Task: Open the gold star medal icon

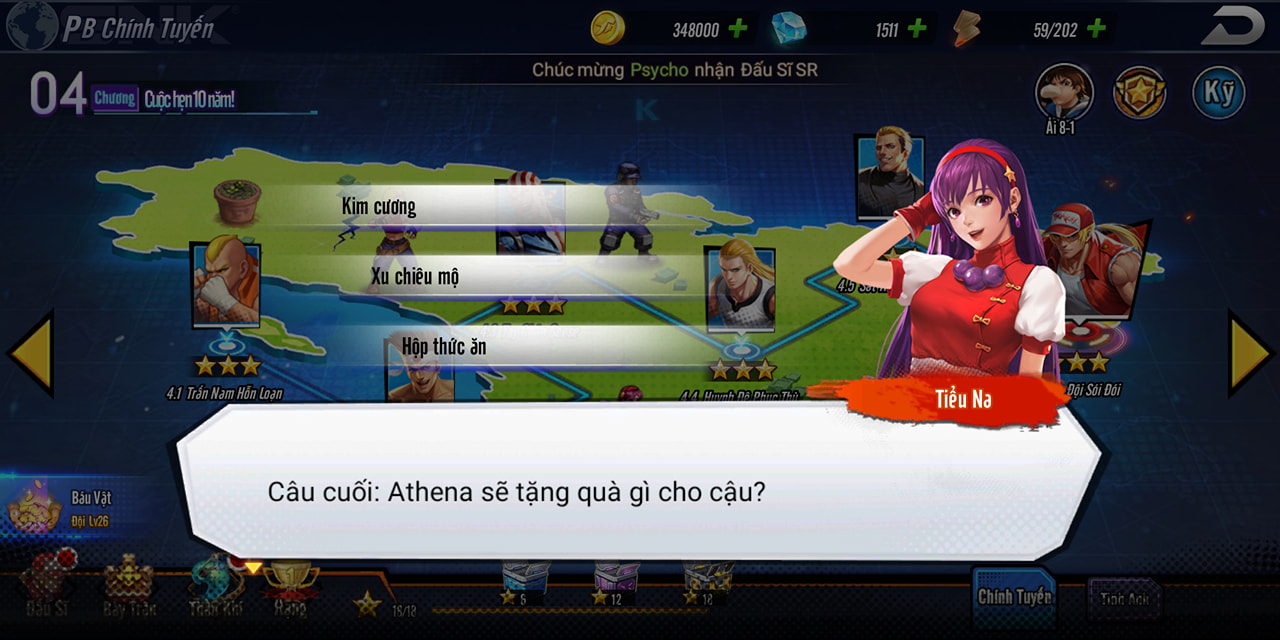Action: point(1140,93)
